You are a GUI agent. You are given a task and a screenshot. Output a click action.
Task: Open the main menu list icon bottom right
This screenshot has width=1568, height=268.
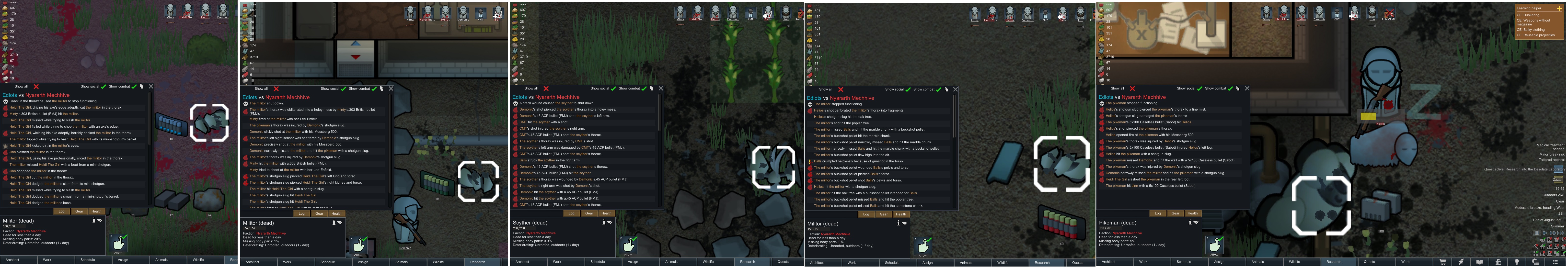(x=1556, y=262)
